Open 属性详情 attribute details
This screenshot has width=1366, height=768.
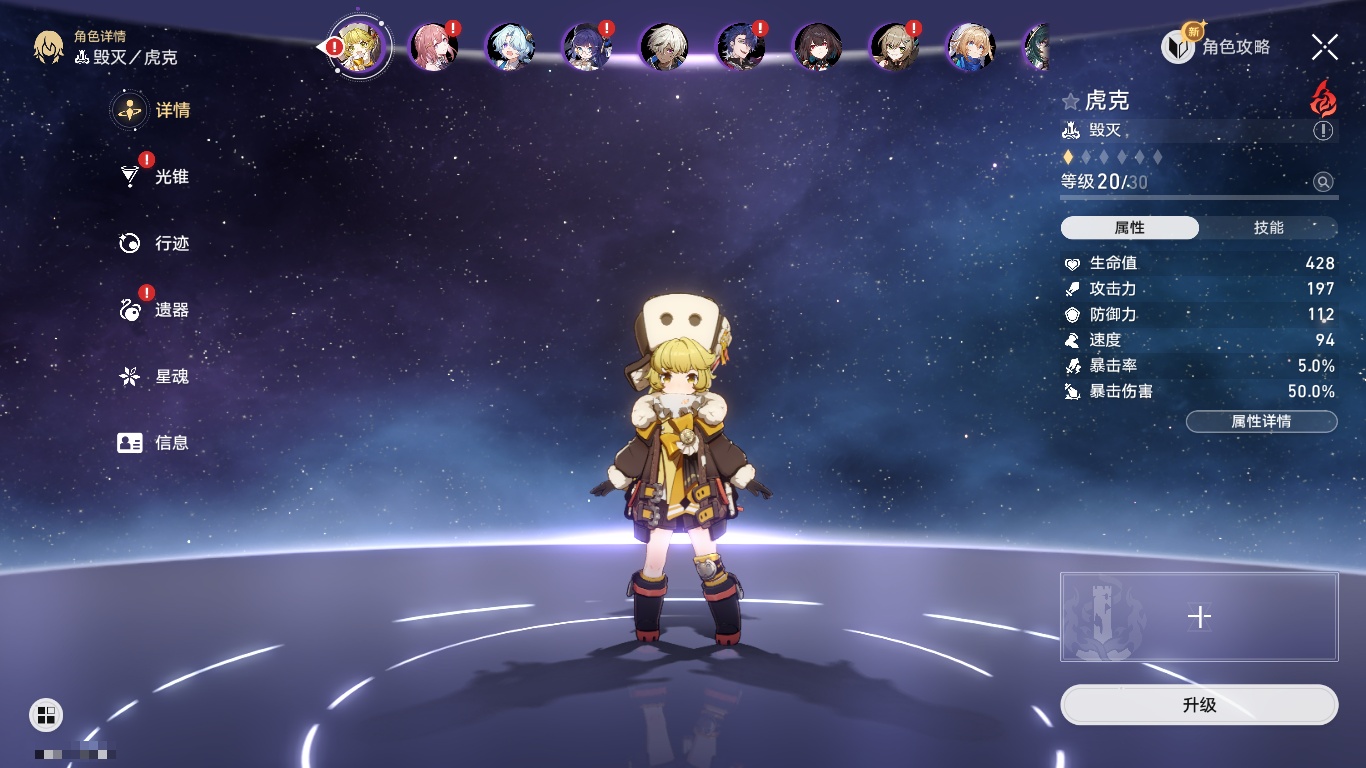(1261, 421)
